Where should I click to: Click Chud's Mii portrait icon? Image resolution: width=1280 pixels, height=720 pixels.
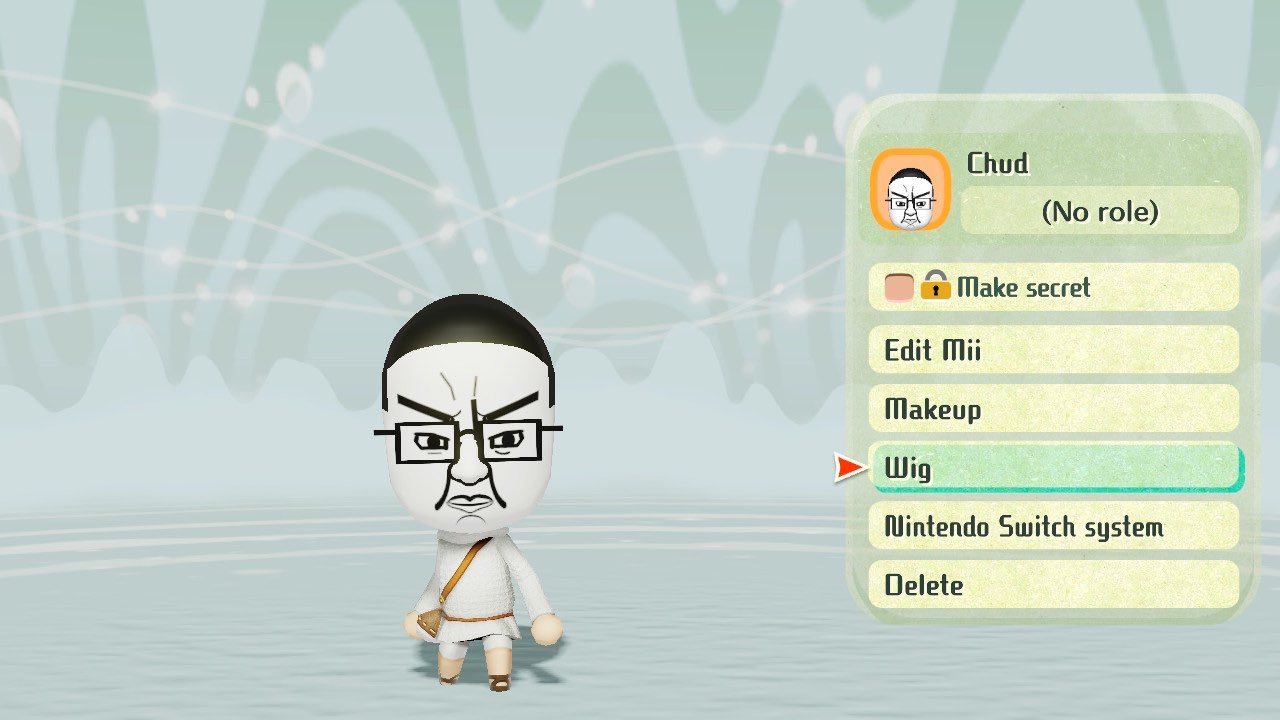pyautogui.click(x=910, y=190)
